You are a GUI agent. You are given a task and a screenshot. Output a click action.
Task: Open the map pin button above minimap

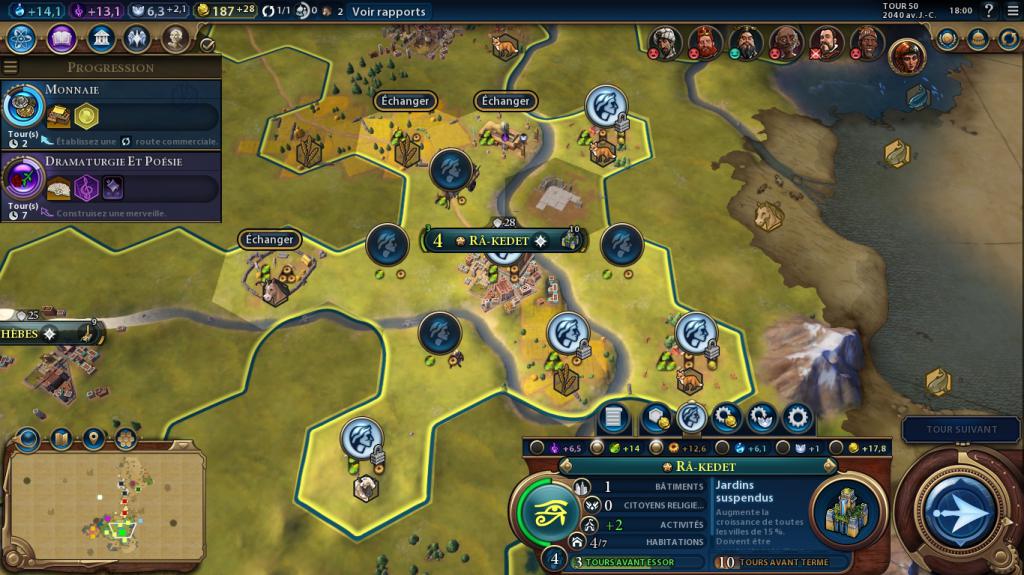coord(93,438)
